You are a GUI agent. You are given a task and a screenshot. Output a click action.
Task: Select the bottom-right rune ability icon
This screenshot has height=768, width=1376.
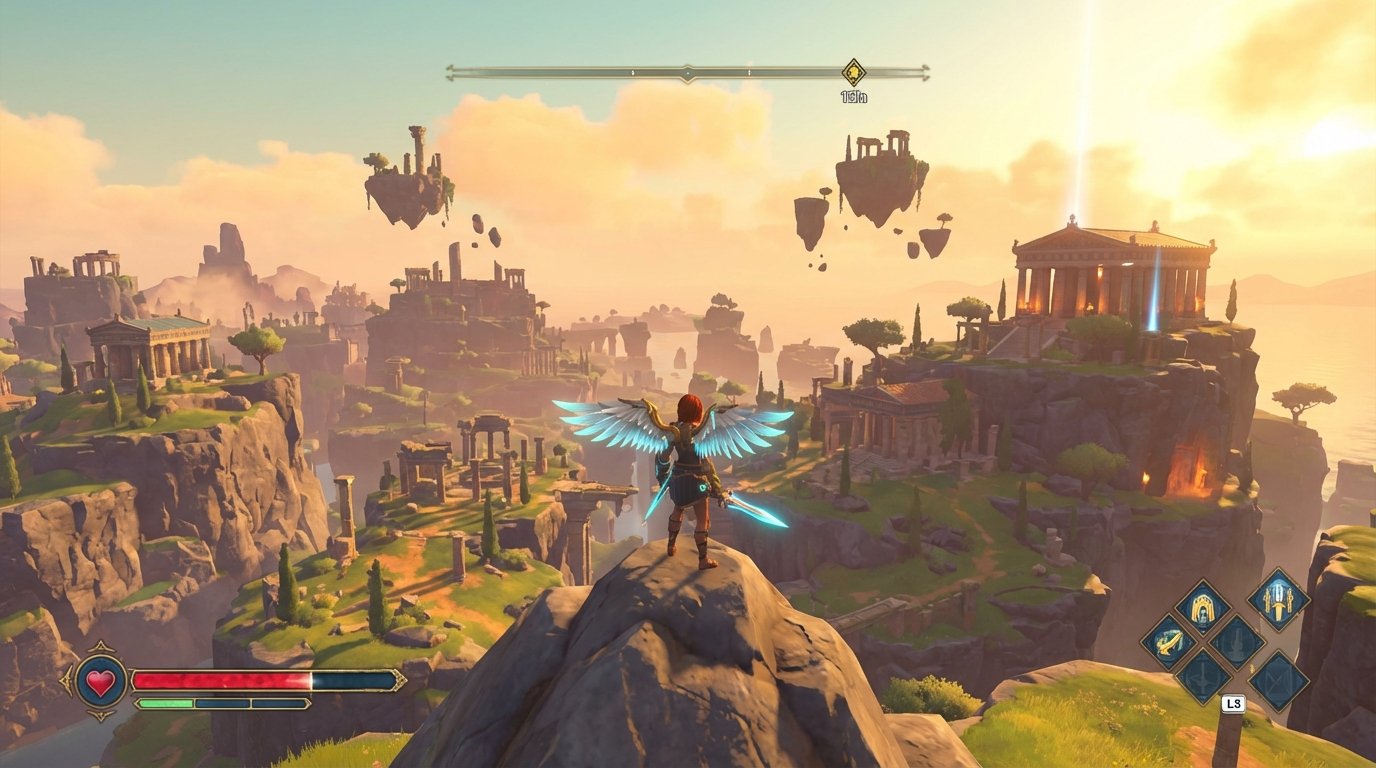[x=1277, y=681]
